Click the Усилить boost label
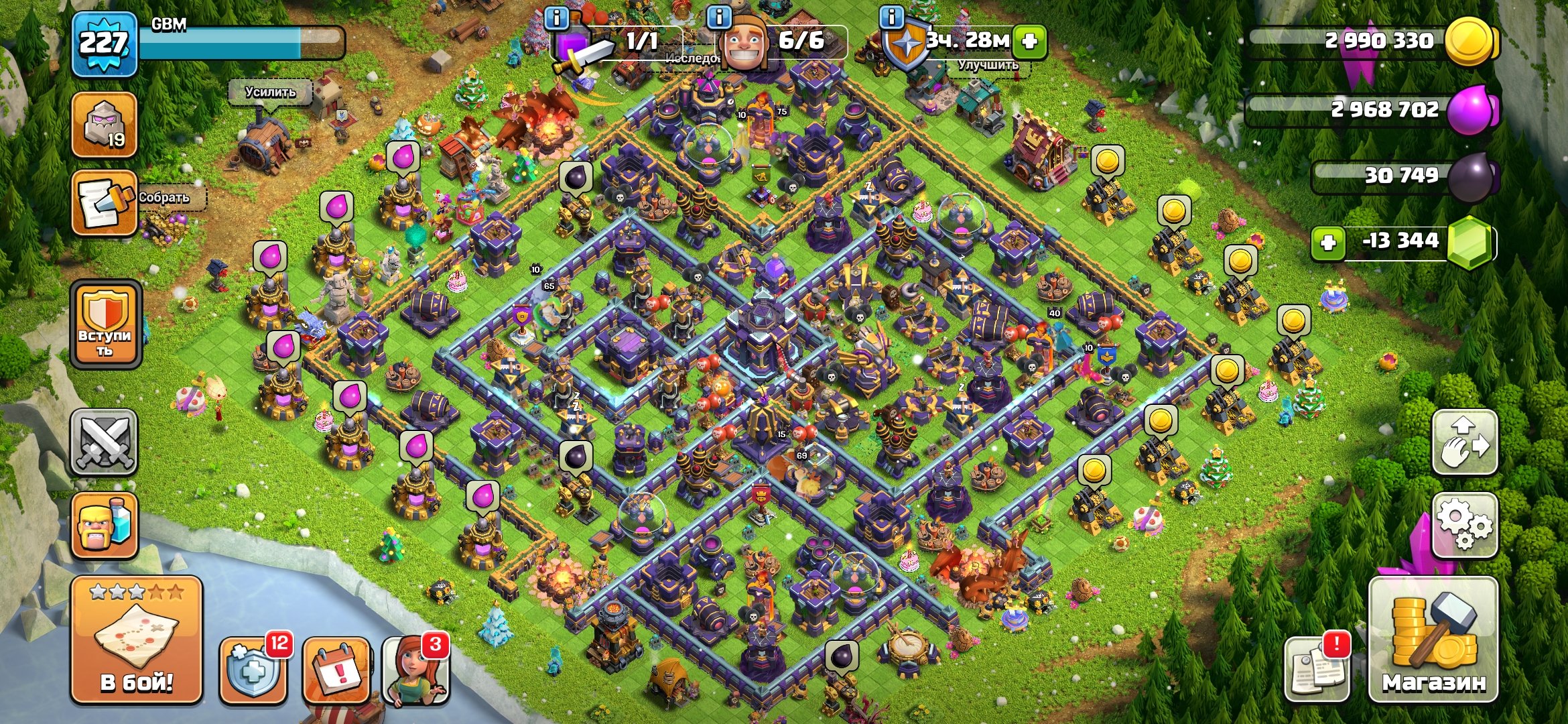The image size is (1568, 724). (x=270, y=93)
